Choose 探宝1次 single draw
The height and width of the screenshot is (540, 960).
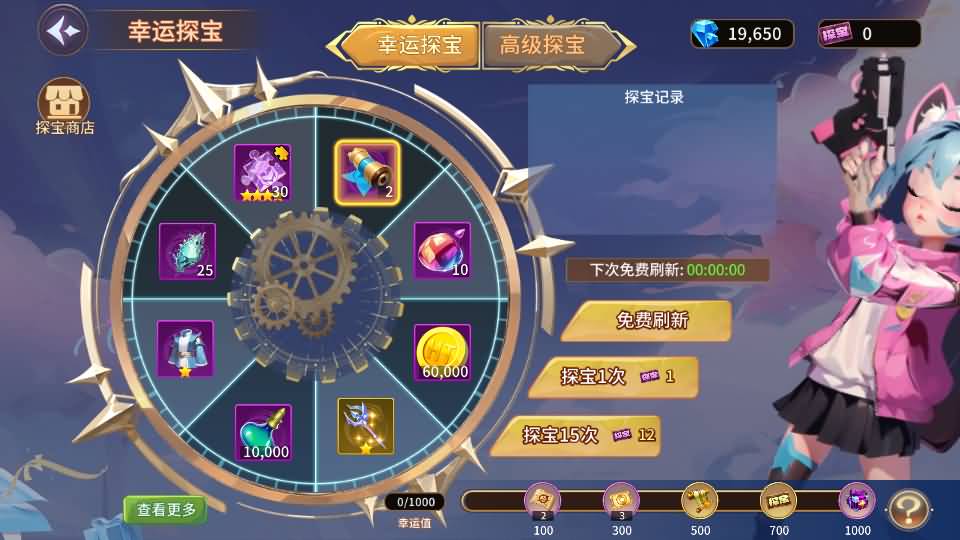pyautogui.click(x=612, y=377)
